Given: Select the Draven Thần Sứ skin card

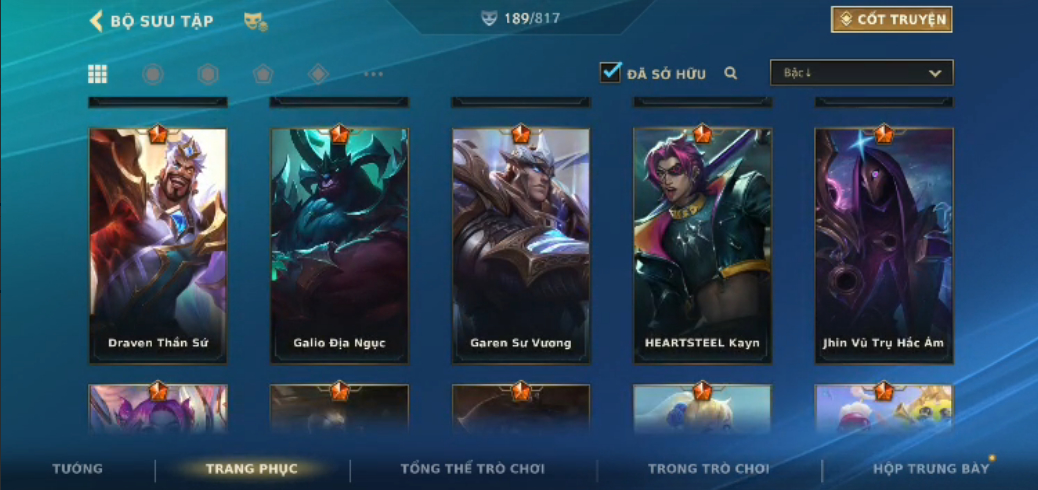Looking at the screenshot, I should point(158,245).
